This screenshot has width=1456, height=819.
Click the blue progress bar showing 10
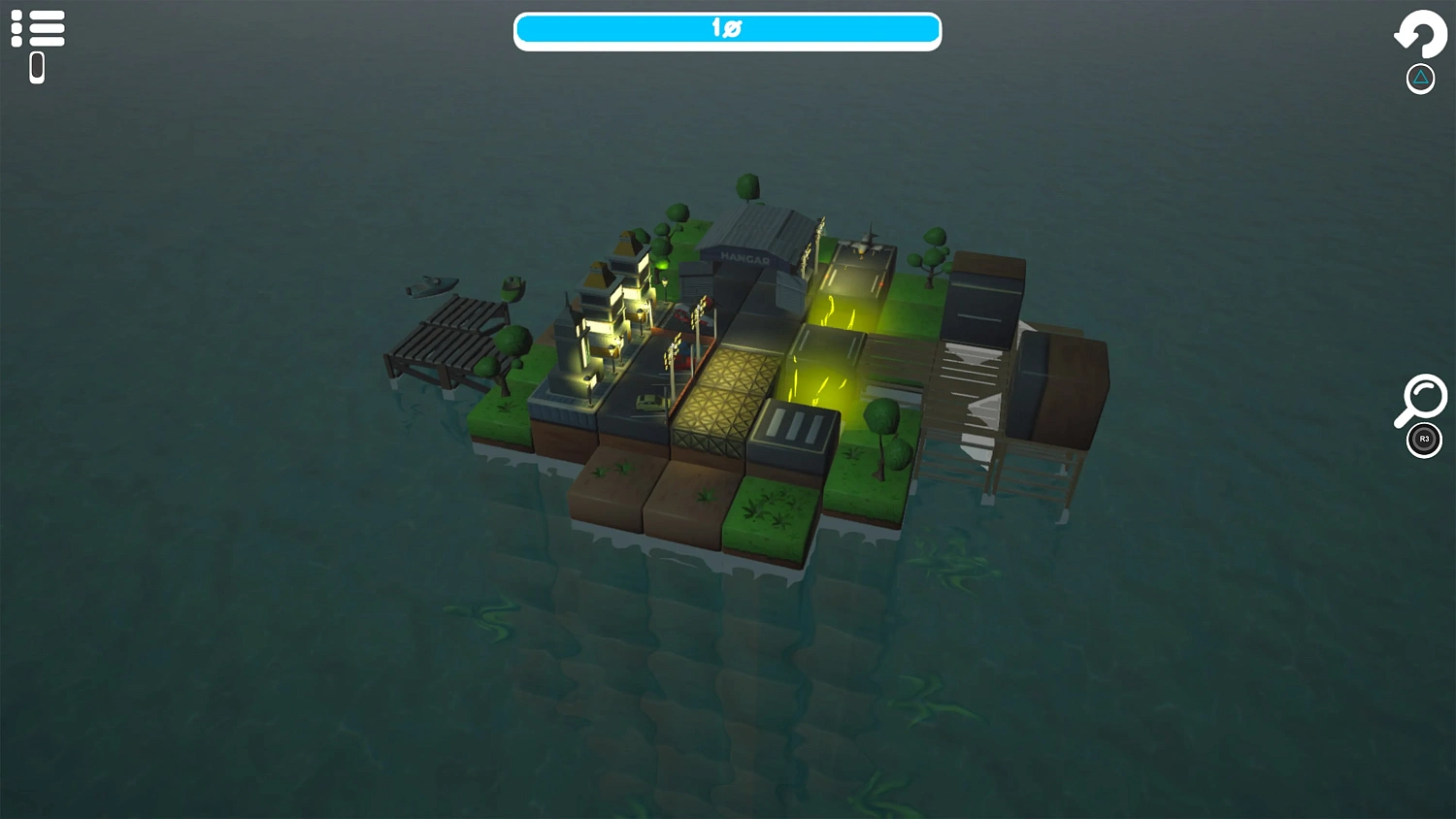[x=727, y=30]
